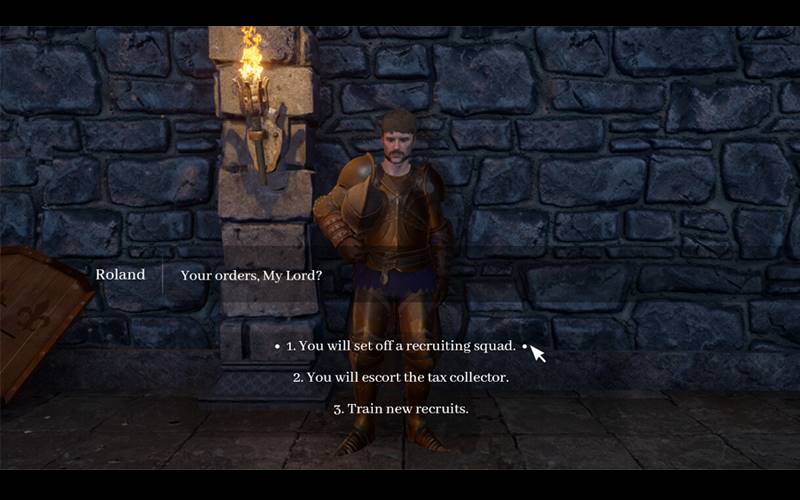The image size is (800, 500).
Task: Pick the "Train new recruits" order
Action: click(x=400, y=409)
